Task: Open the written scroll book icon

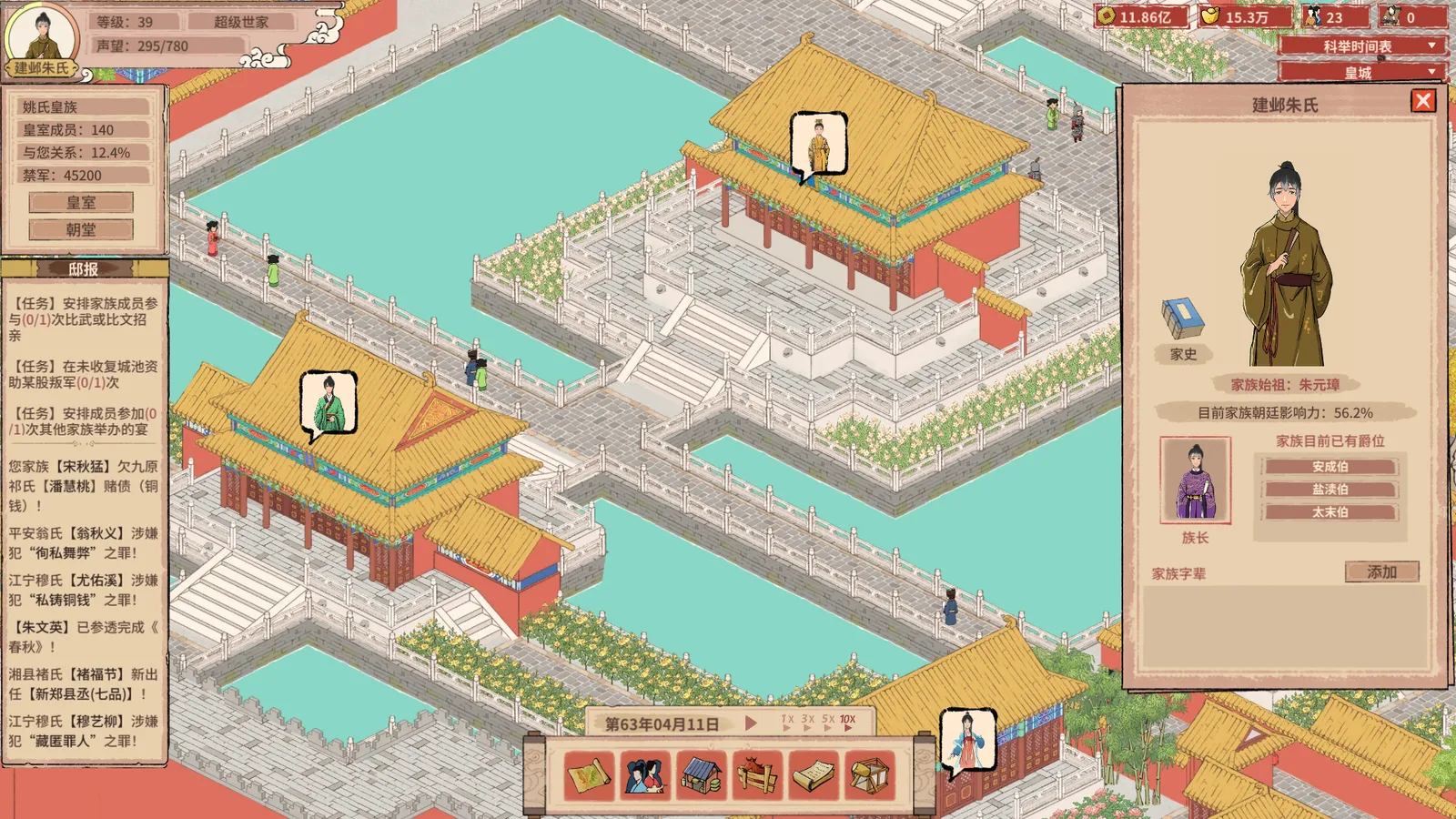Action: [814, 776]
